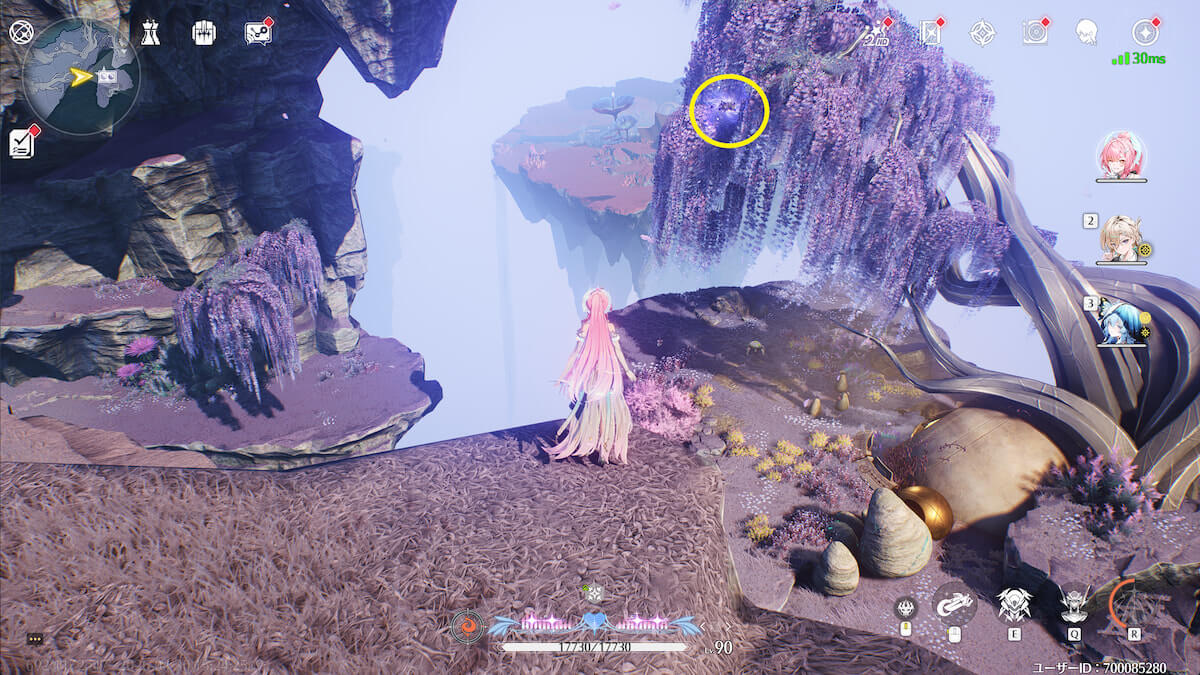This screenshot has height=675, width=1200.
Task: Open the circled sparkle icon at top right
Action: coord(1145,33)
